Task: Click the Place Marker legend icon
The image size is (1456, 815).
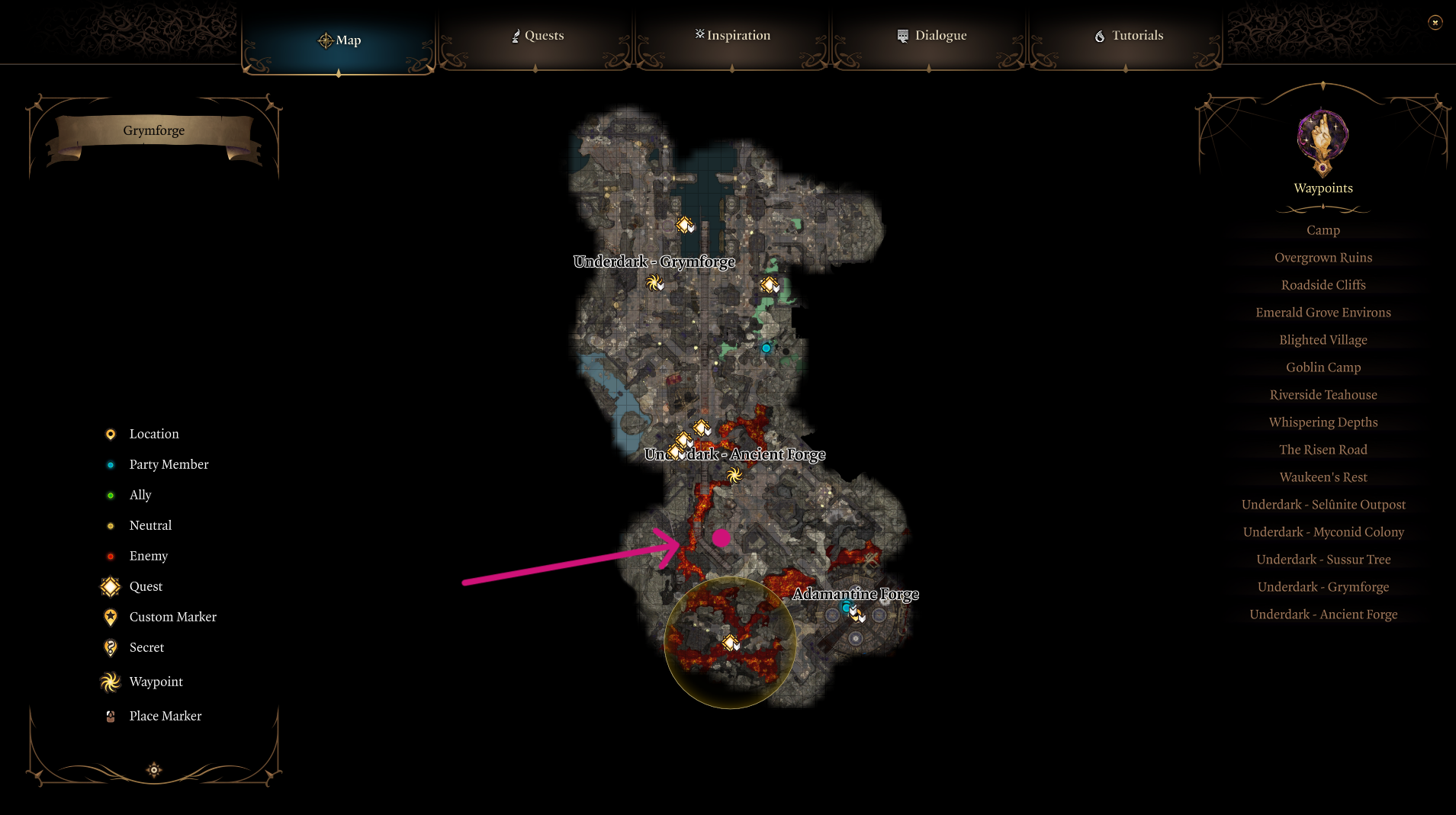Action: [x=111, y=715]
